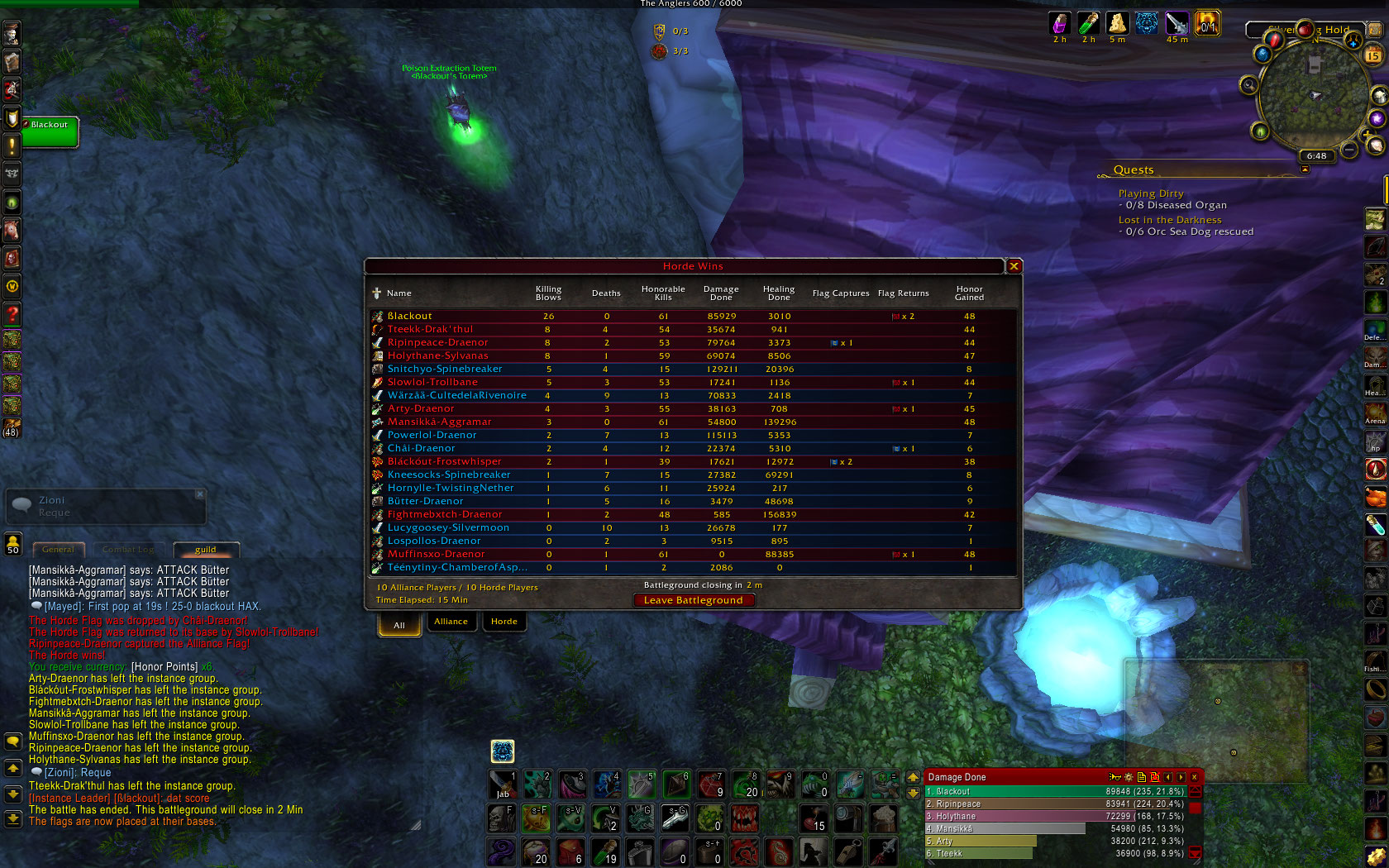Switch scoreboard to Horde tab

(x=504, y=622)
